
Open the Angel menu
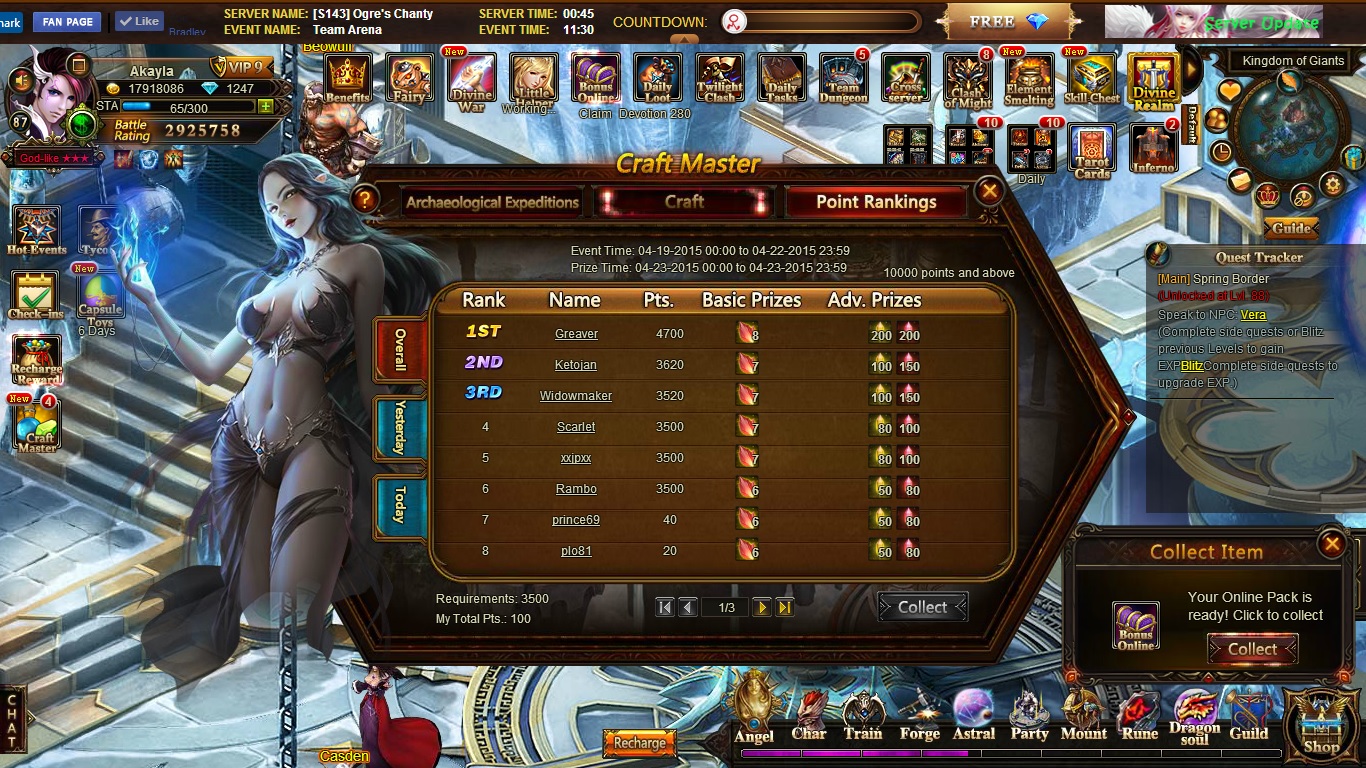[x=754, y=712]
